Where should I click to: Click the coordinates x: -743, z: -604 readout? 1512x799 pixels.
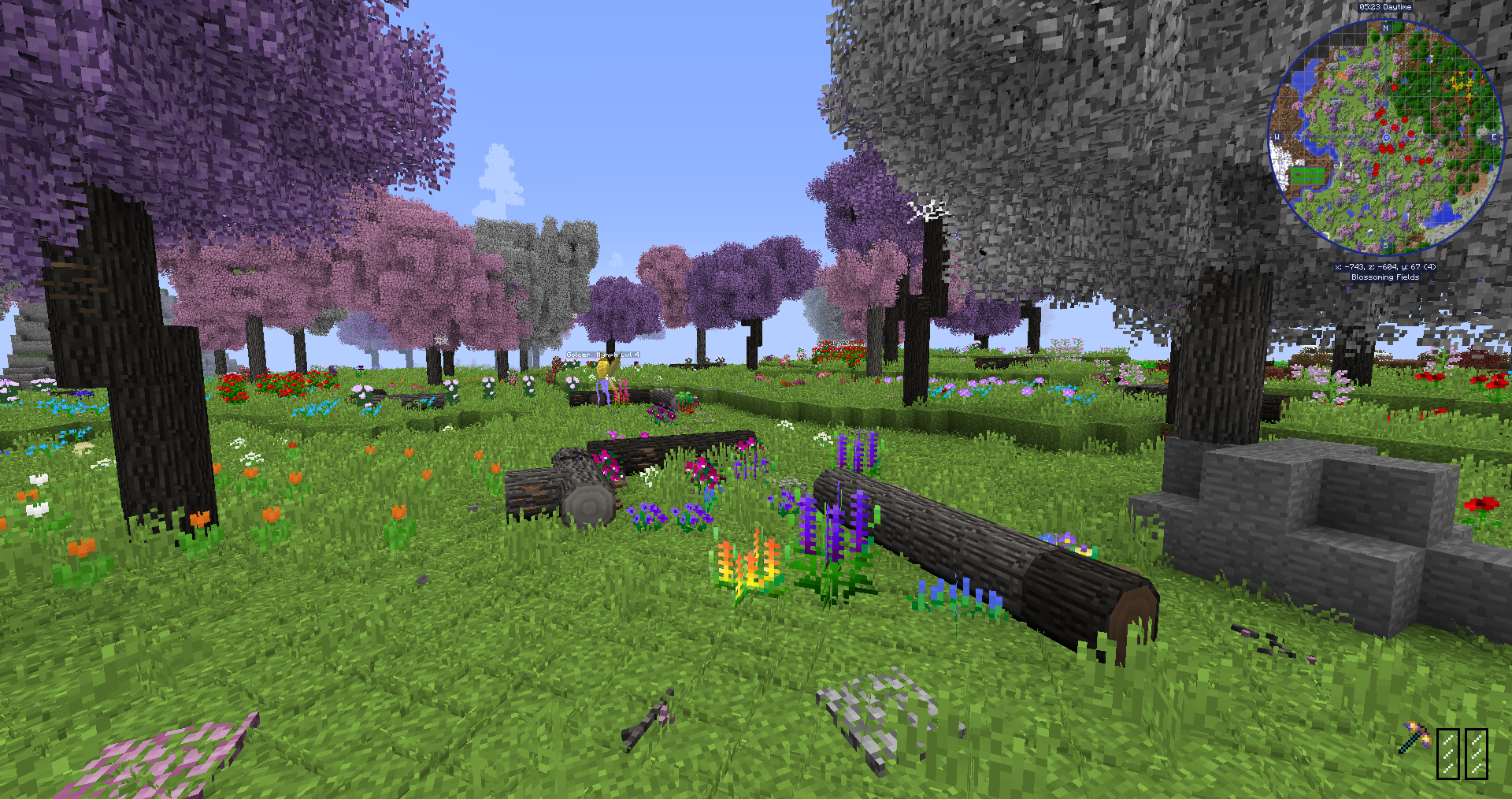tap(1384, 266)
